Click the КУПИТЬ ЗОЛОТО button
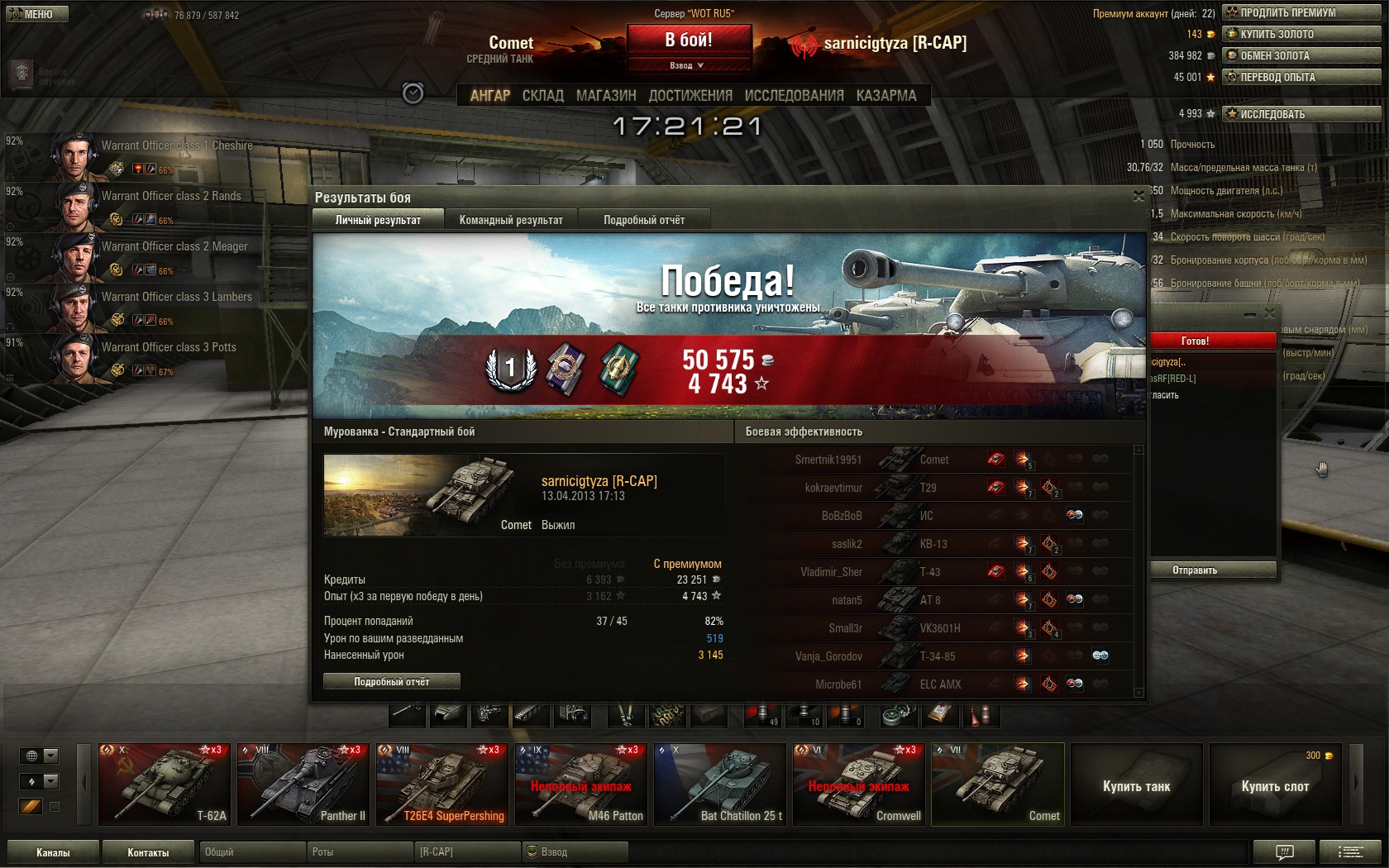This screenshot has height=868, width=1389. (x=1301, y=34)
